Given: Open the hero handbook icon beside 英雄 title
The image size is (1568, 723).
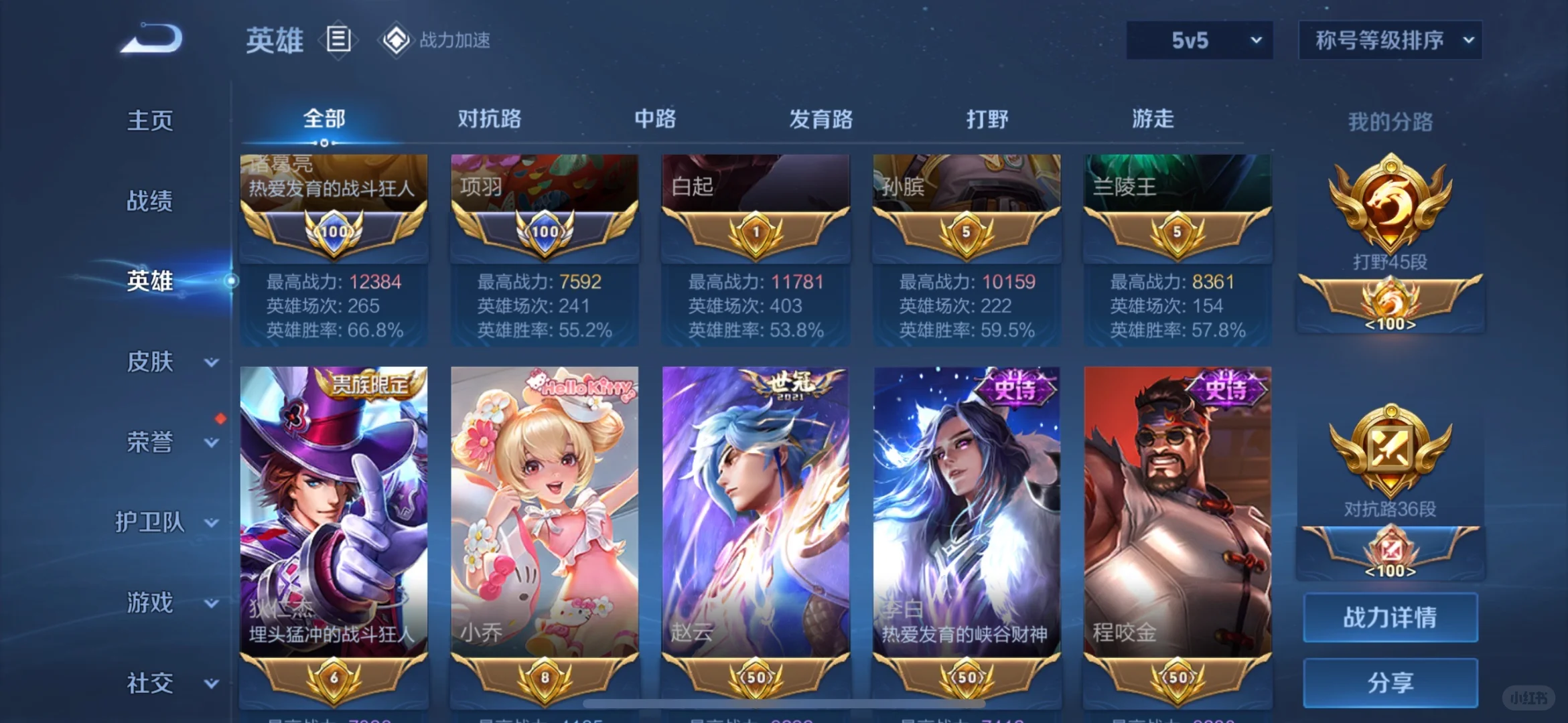Looking at the screenshot, I should point(338,38).
